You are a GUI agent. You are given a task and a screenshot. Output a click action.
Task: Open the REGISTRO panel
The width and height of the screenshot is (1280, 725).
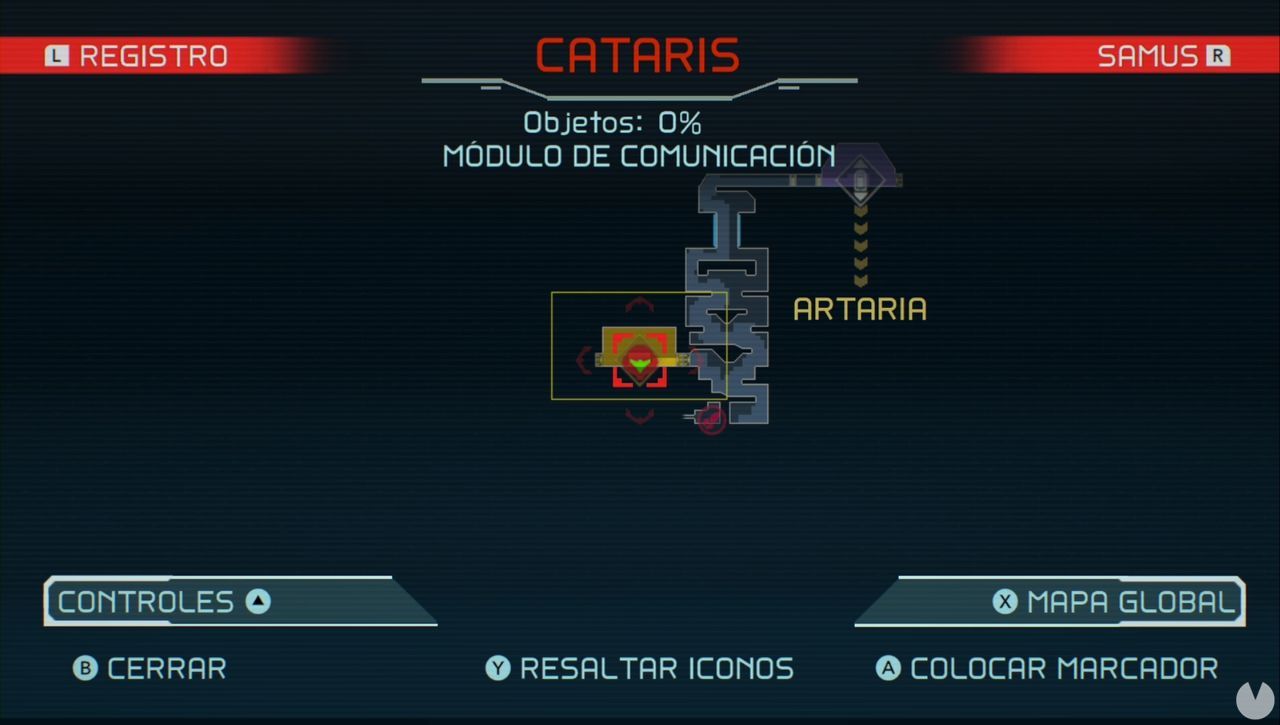(150, 55)
